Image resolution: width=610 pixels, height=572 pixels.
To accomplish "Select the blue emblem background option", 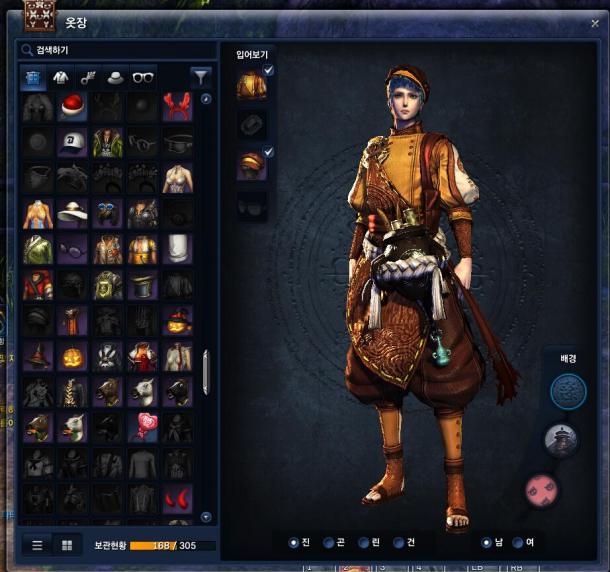I will click(x=568, y=391).
